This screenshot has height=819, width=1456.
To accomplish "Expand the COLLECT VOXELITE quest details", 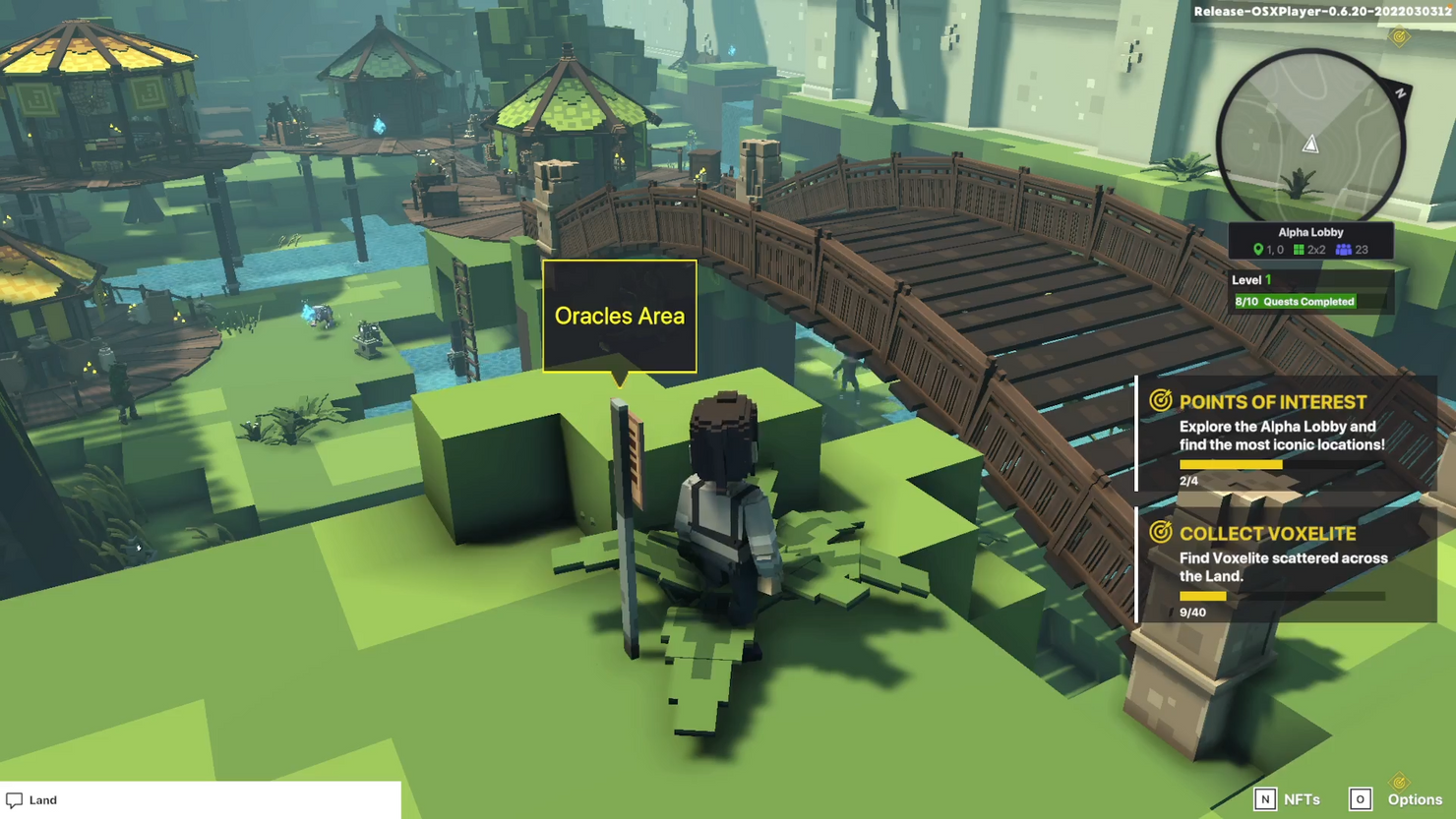I will 1279,565.
